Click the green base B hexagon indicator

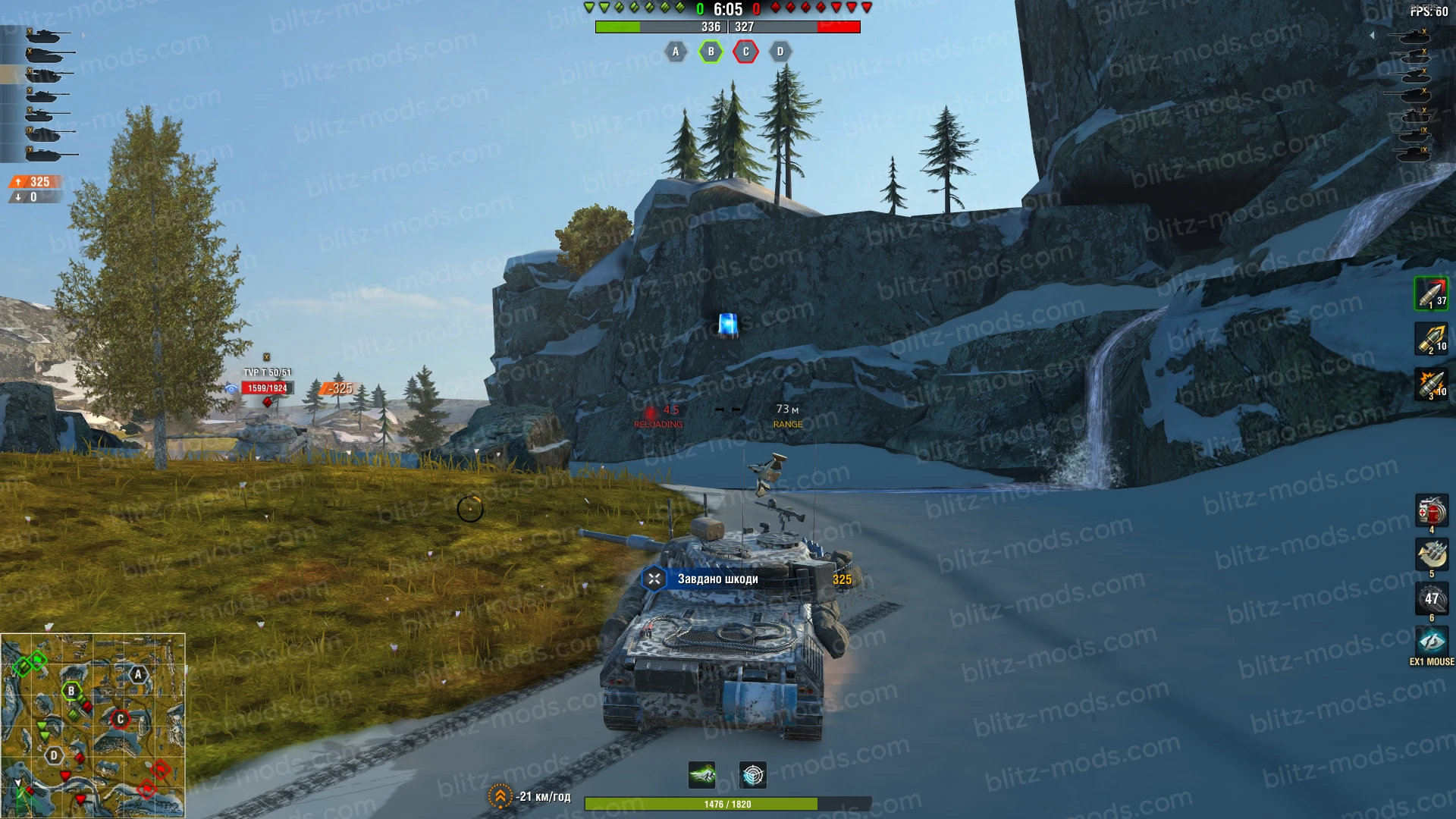coord(711,52)
